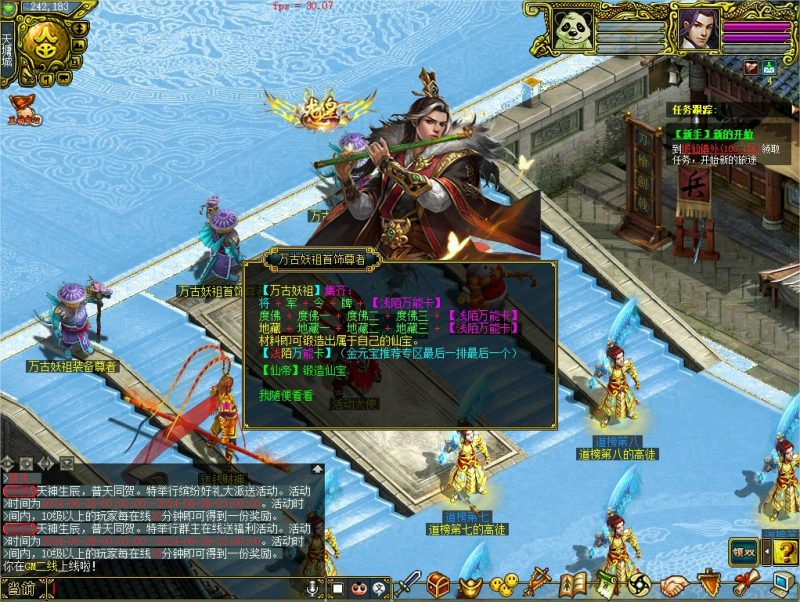800x602 pixels.
Task: Open the smiley faces friends icon
Action: pos(508,584)
